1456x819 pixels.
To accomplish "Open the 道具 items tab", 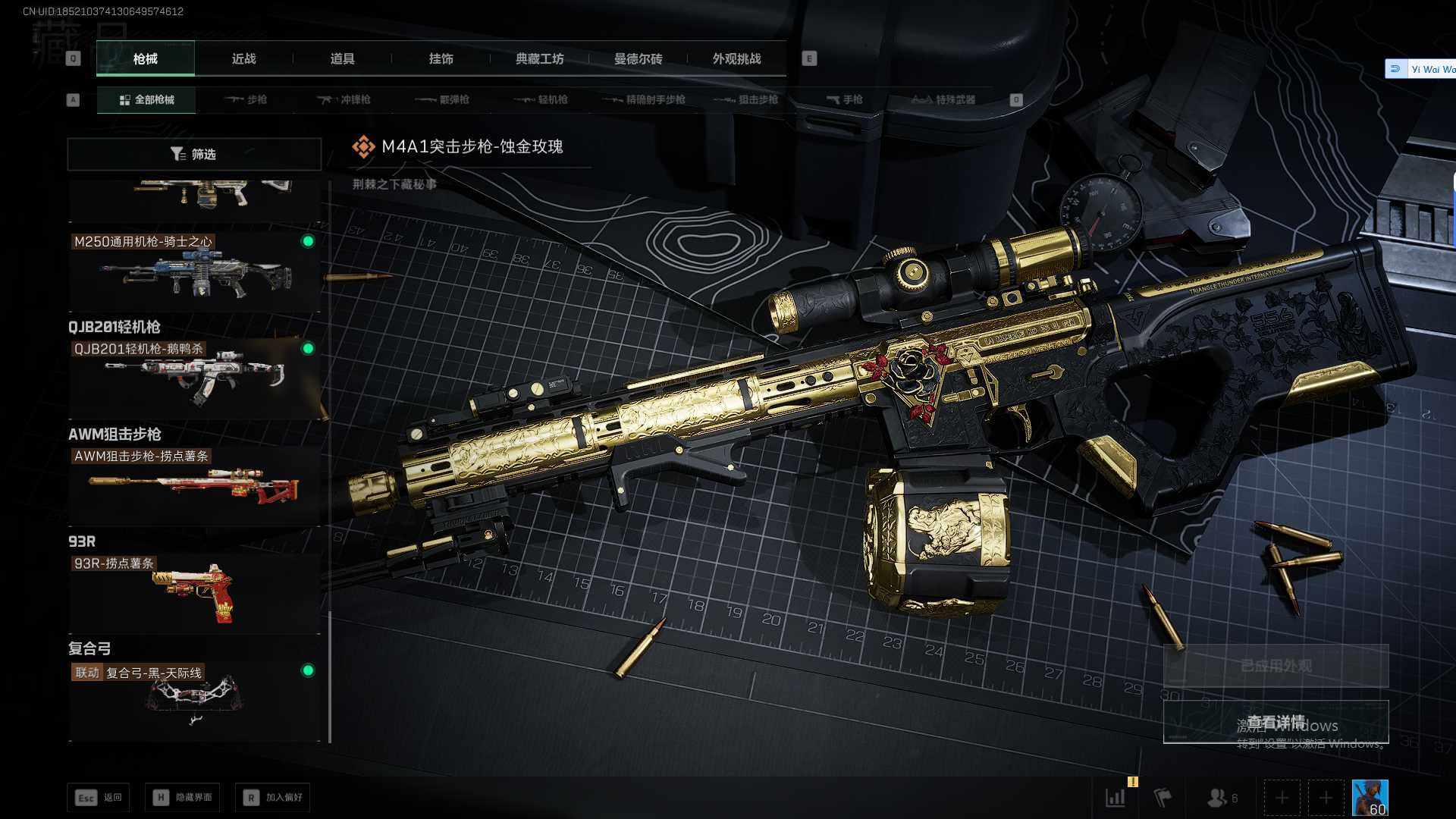I will point(342,59).
